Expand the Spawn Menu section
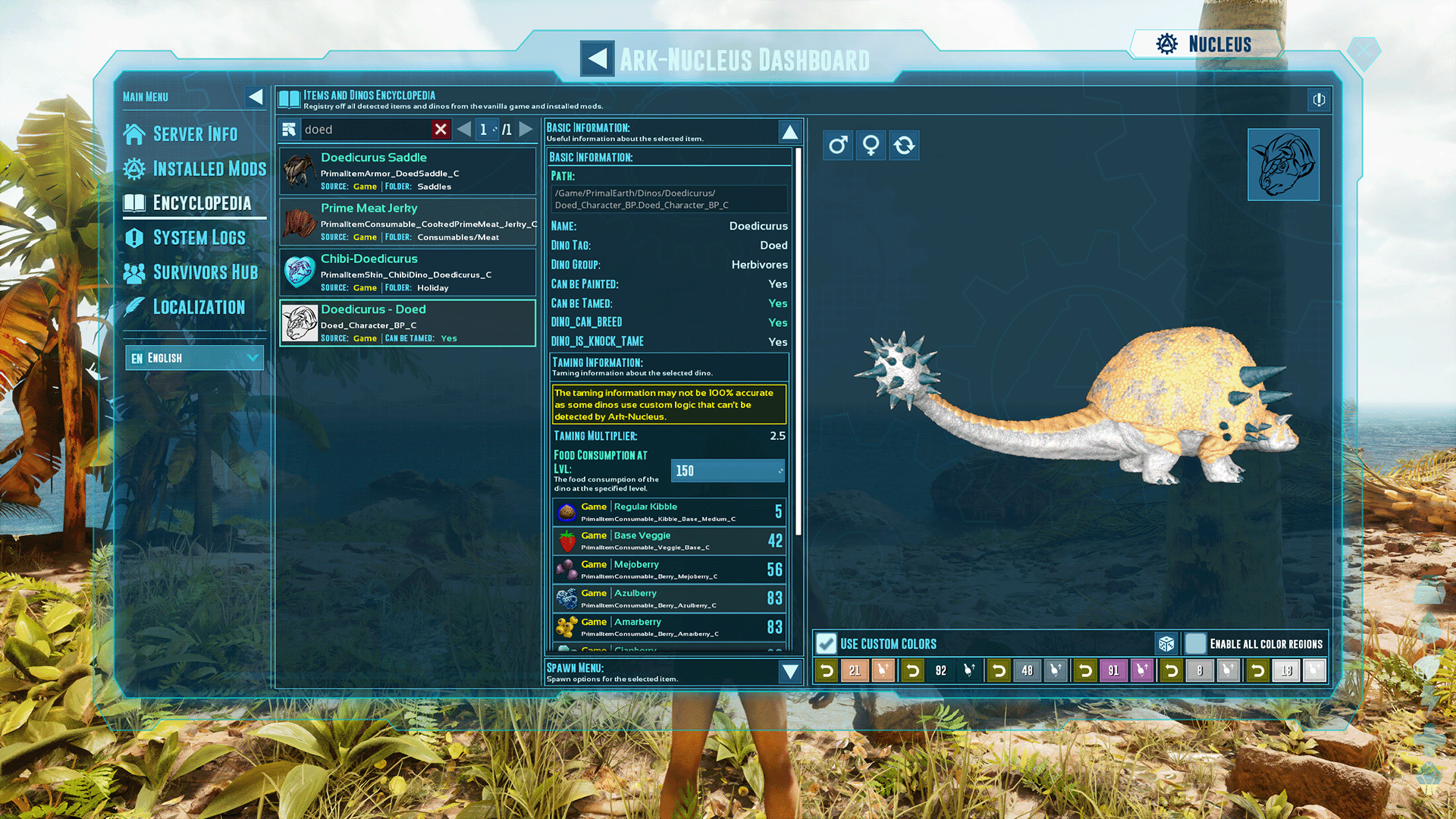The image size is (1456, 819). tap(789, 672)
